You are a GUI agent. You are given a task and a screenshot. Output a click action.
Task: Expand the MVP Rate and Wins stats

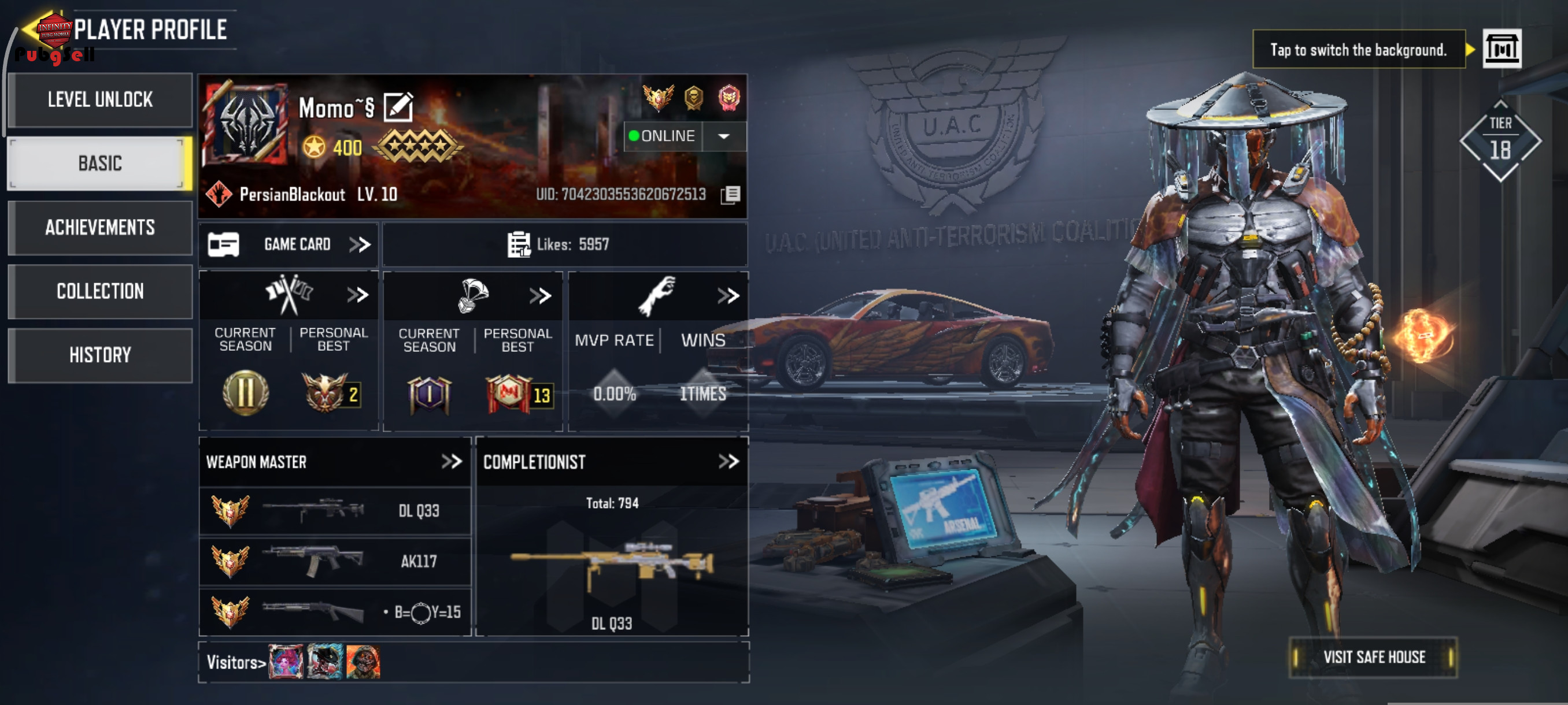tap(728, 296)
